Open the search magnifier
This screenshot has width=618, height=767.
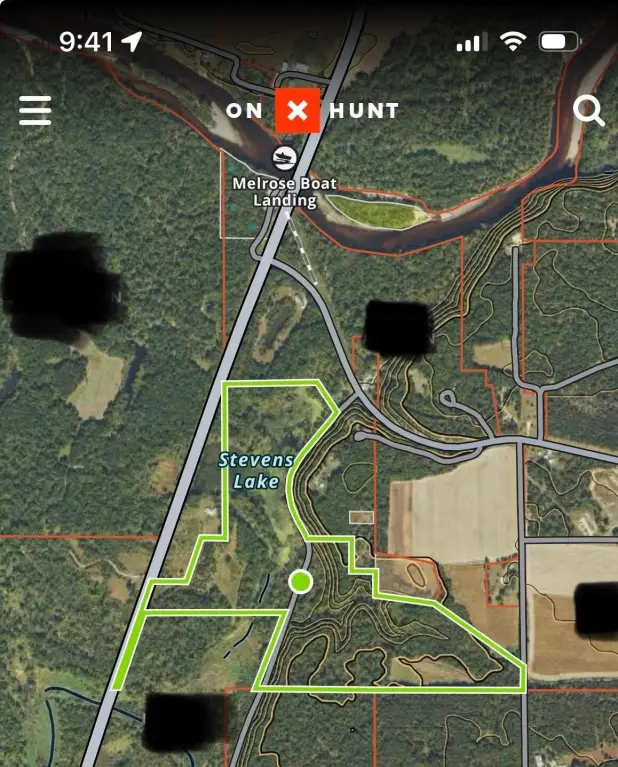click(x=589, y=111)
